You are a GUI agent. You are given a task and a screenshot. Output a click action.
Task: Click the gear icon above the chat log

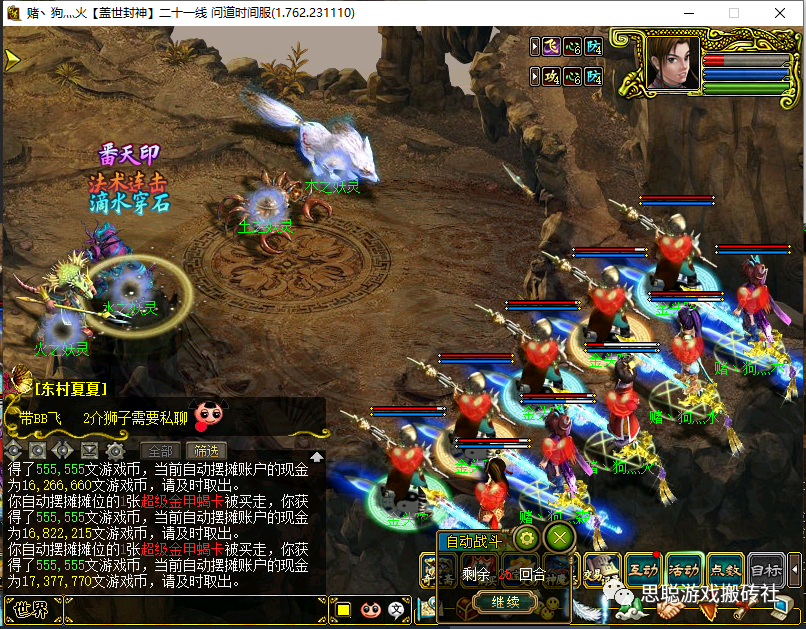point(114,451)
